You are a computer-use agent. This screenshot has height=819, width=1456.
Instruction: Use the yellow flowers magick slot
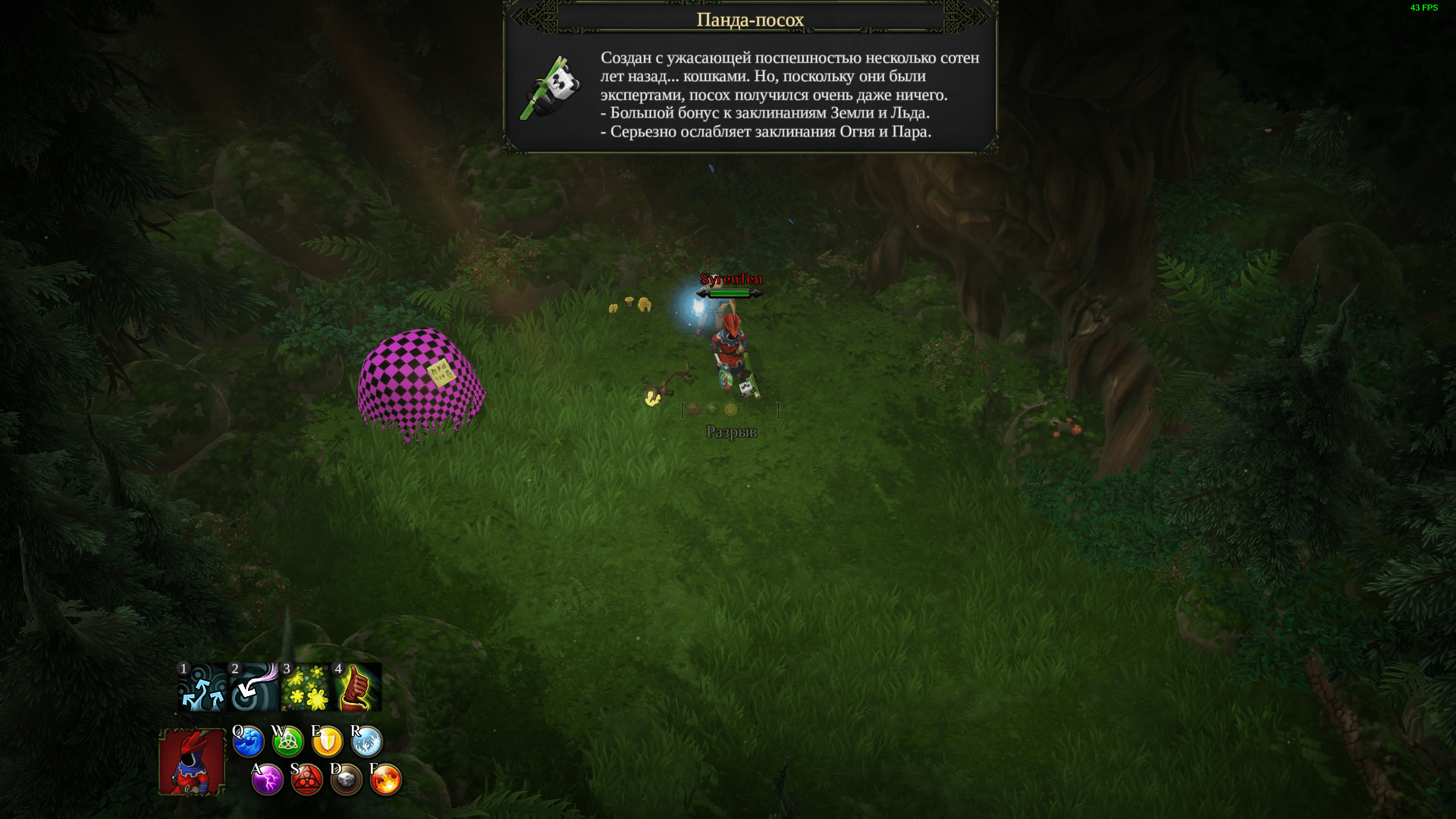click(x=306, y=688)
